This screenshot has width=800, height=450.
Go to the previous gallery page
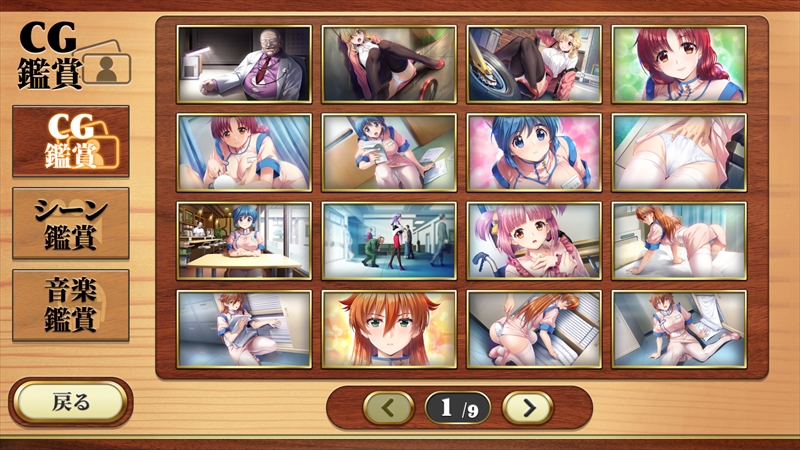click(x=388, y=407)
